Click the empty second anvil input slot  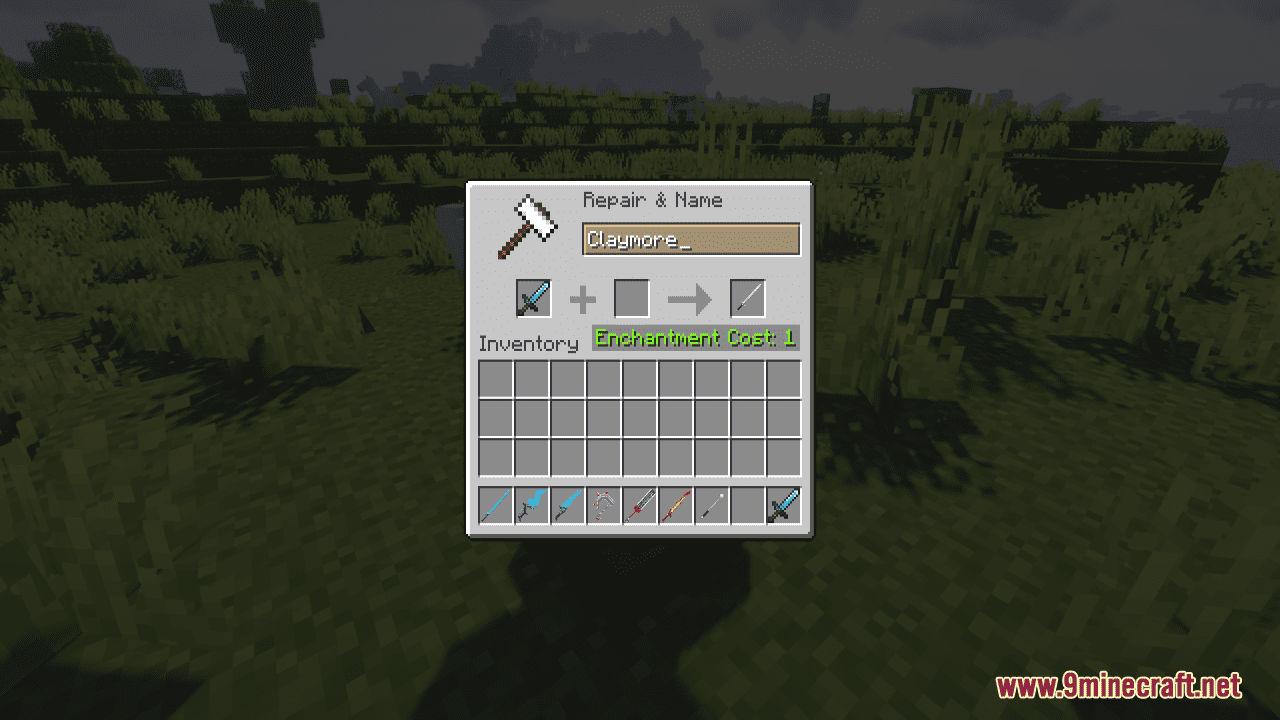(633, 297)
